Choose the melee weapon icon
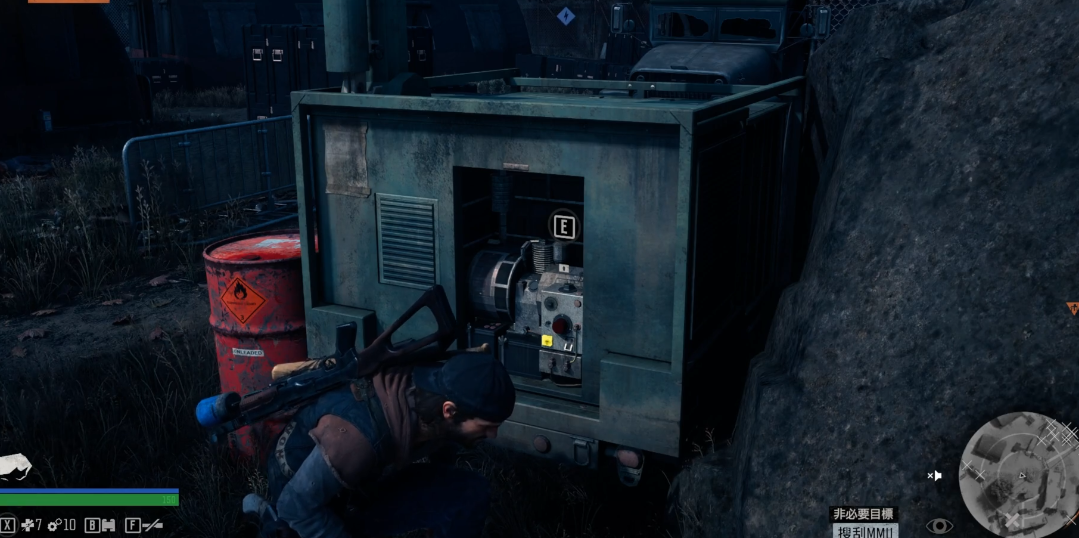Image resolution: width=1079 pixels, height=538 pixels. tap(152, 524)
